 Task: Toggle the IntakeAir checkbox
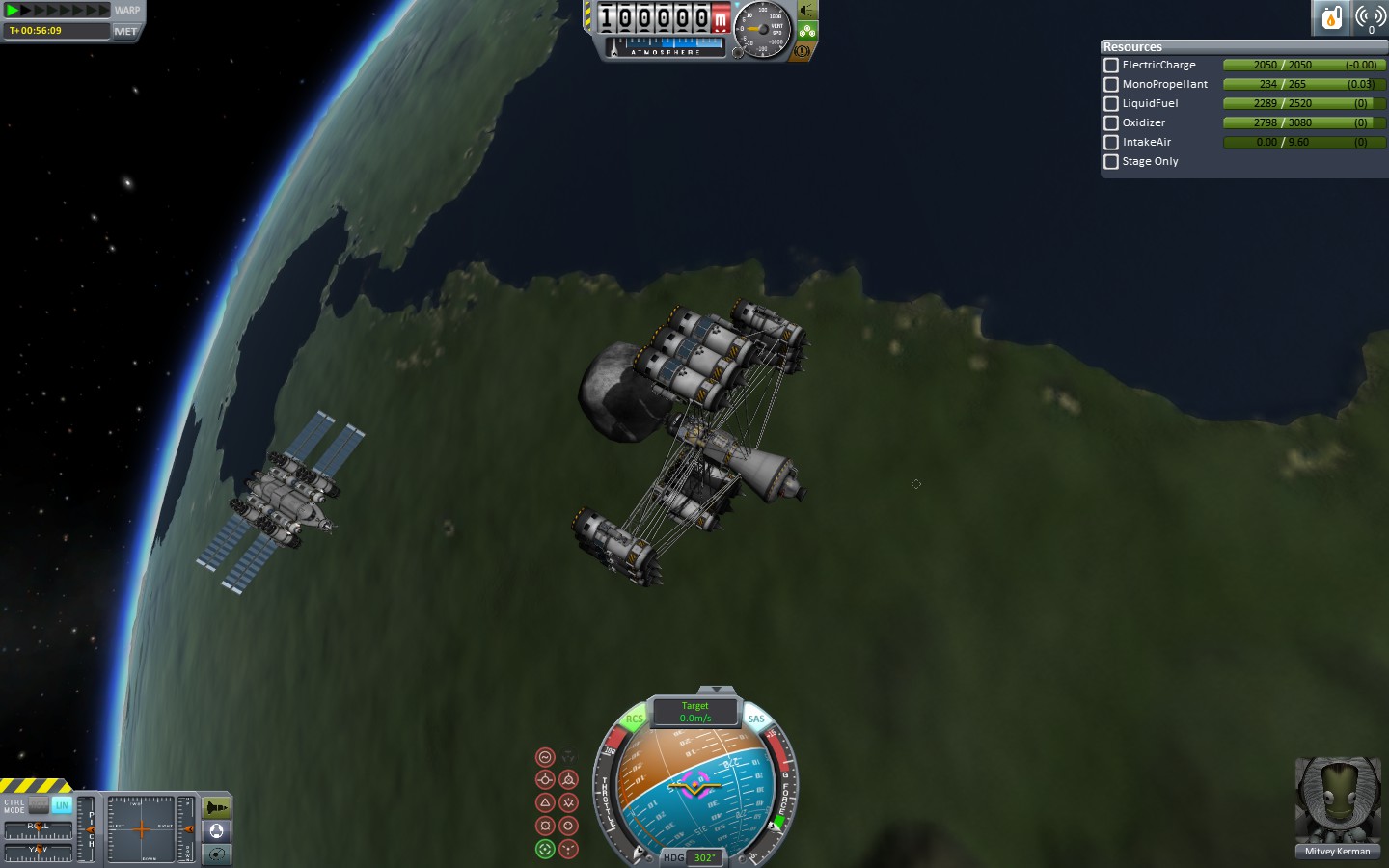point(1111,143)
